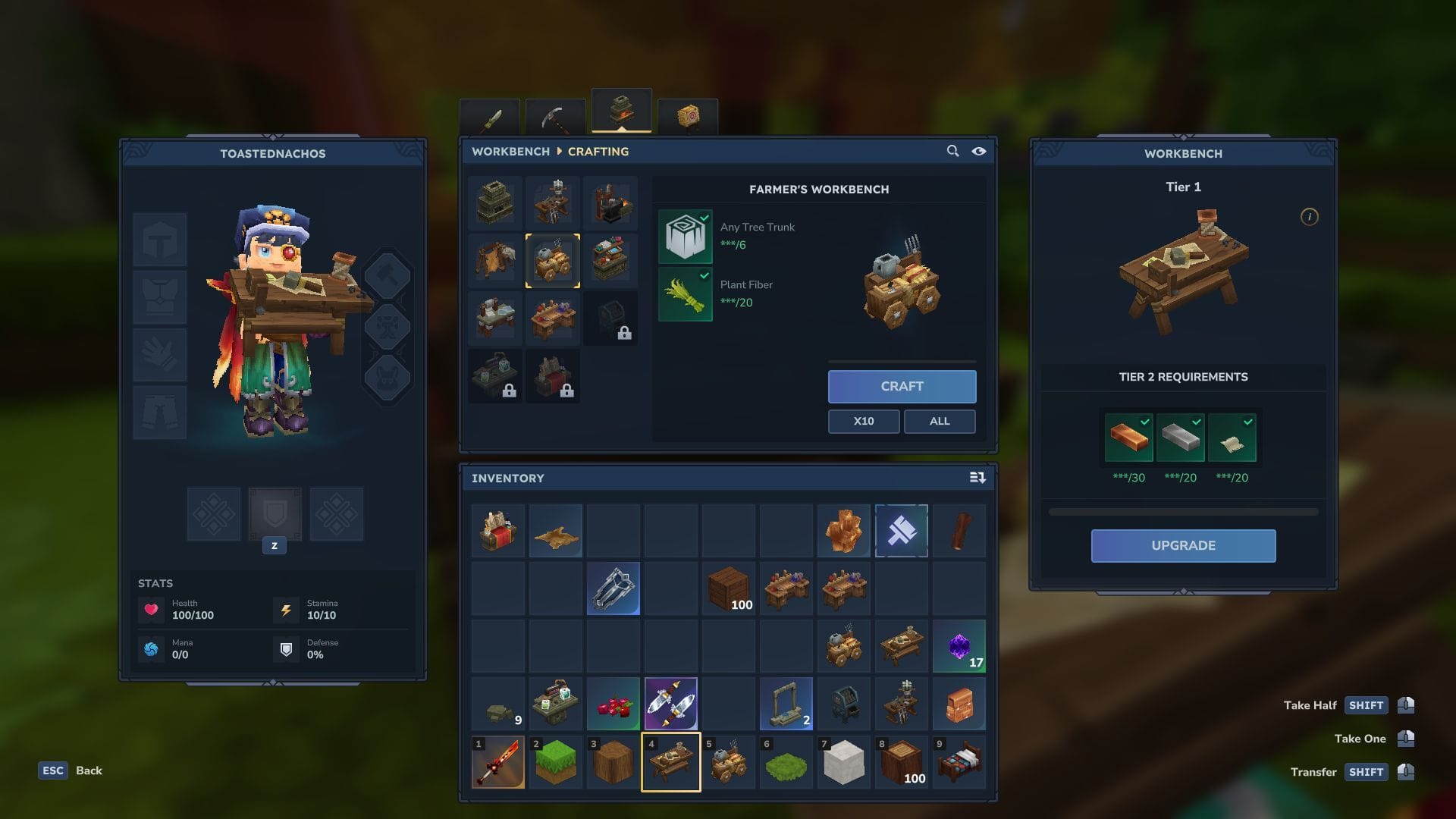Viewport: 1456px width, 819px height.
Task: Click the Tier 2 upgrade progress bar
Action: pyautogui.click(x=1183, y=511)
